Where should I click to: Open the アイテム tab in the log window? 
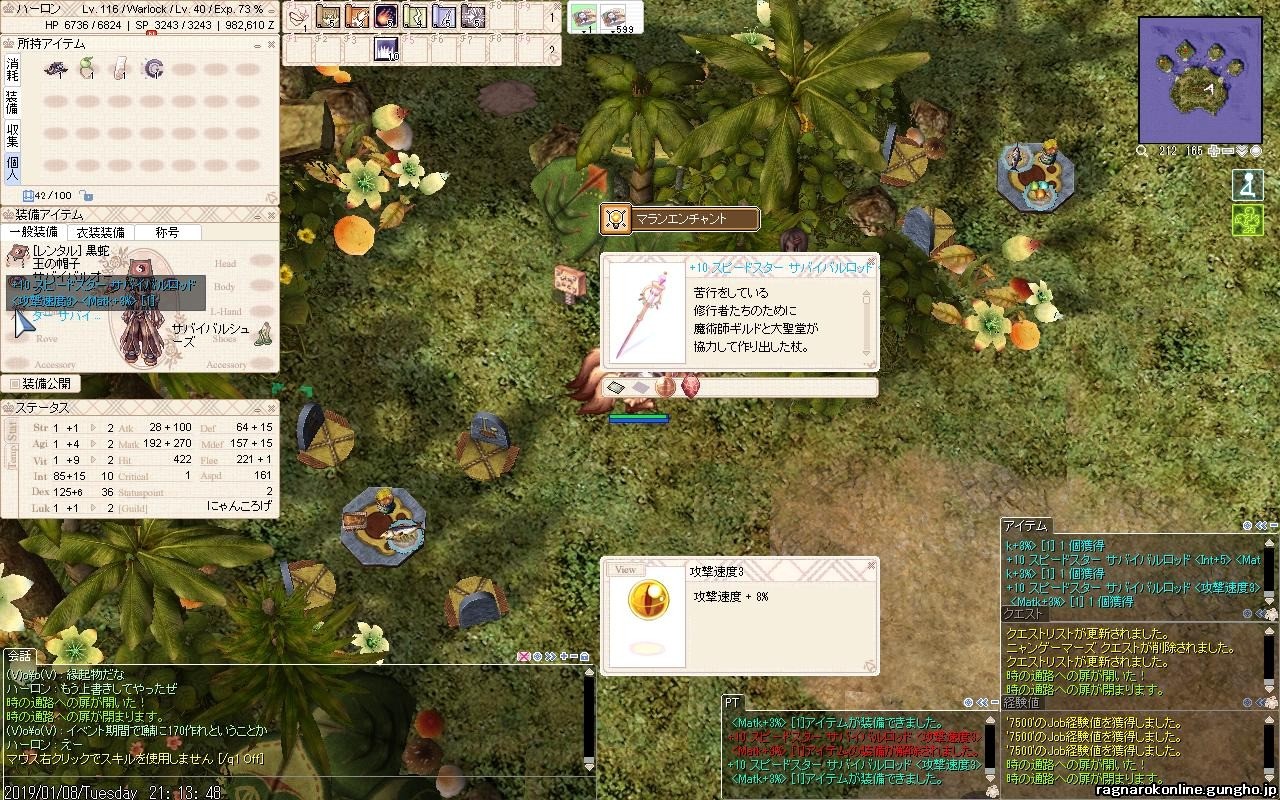point(1025,526)
